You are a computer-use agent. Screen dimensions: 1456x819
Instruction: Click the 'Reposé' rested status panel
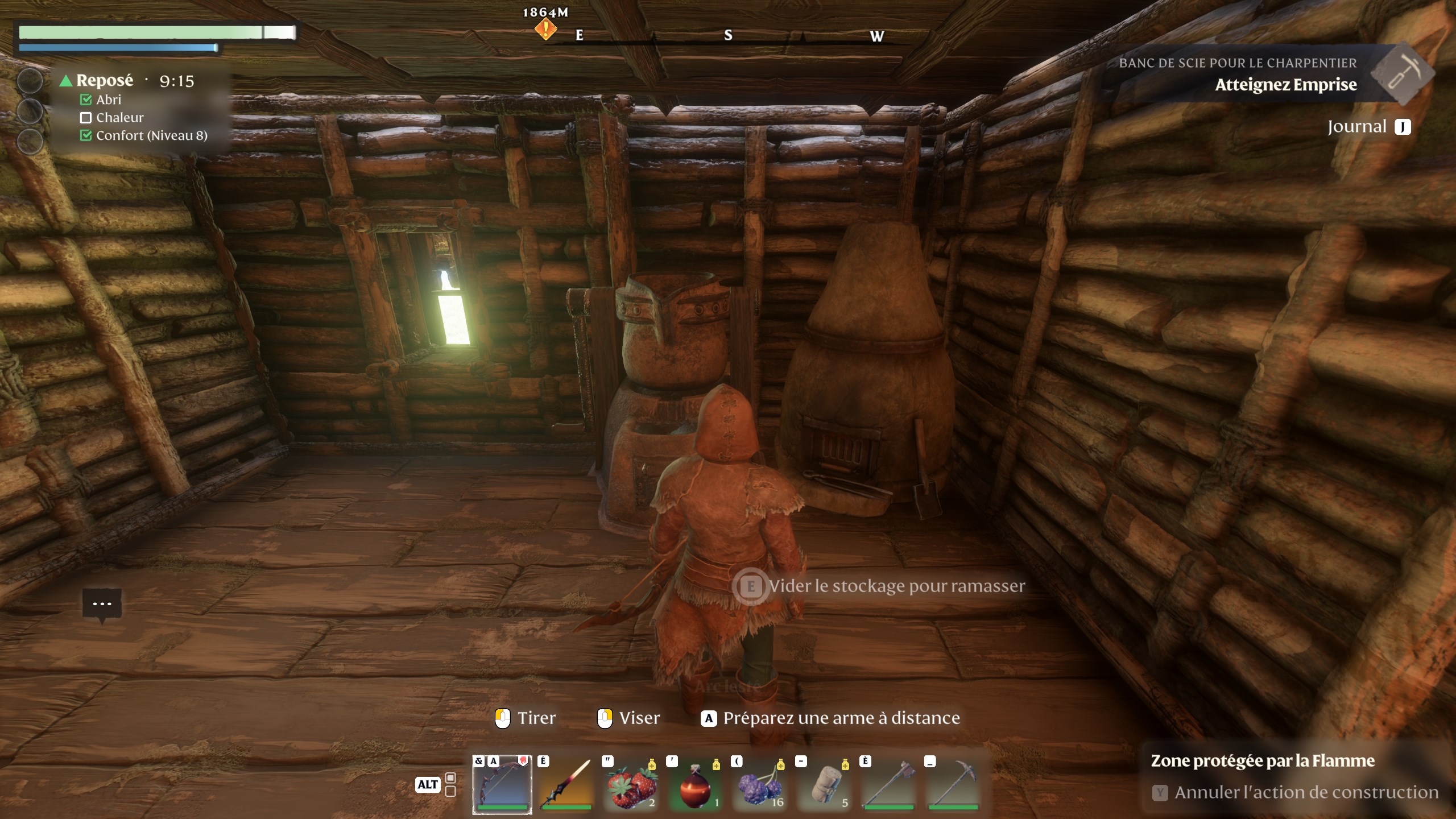(105, 81)
